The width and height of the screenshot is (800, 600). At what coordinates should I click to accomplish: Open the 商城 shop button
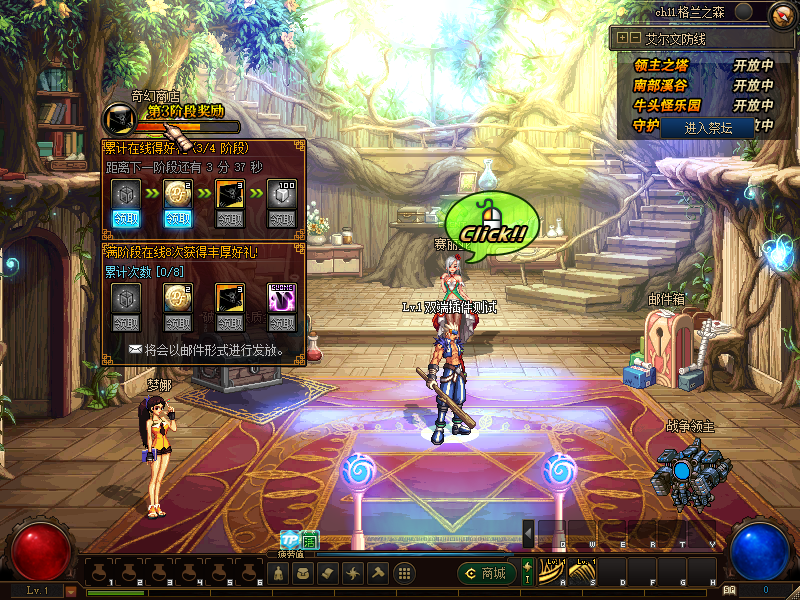click(x=486, y=573)
